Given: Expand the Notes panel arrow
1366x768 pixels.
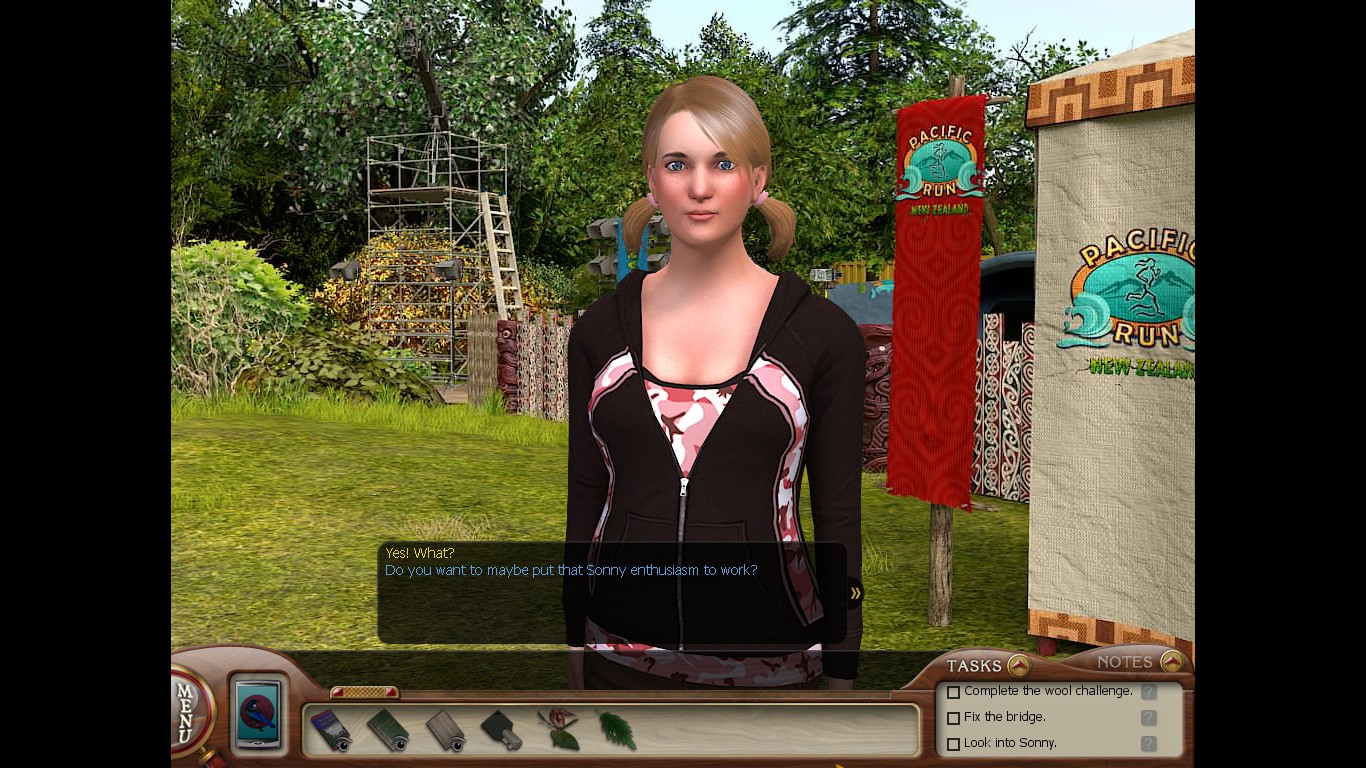Looking at the screenshot, I should point(1172,662).
